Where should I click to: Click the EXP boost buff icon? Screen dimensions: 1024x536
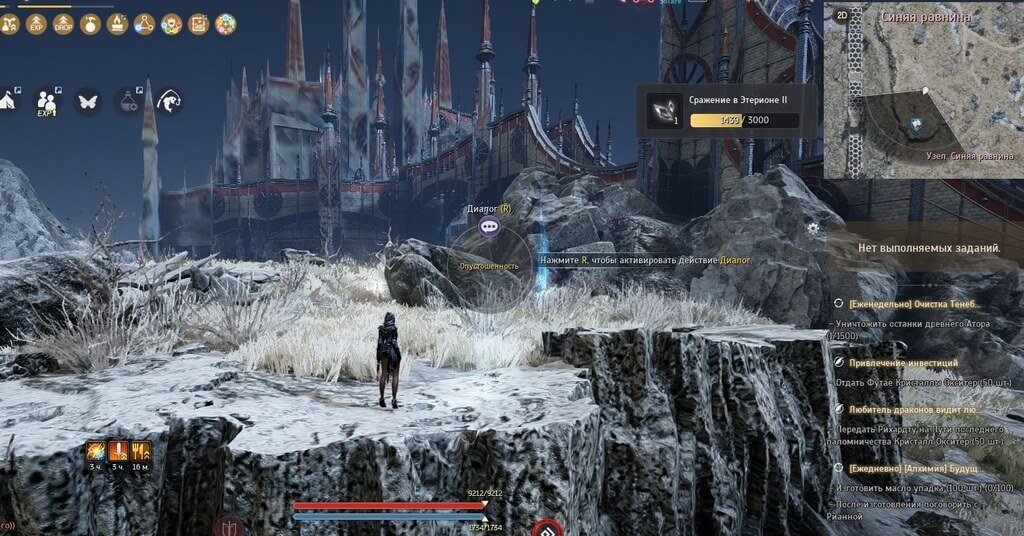point(37,22)
